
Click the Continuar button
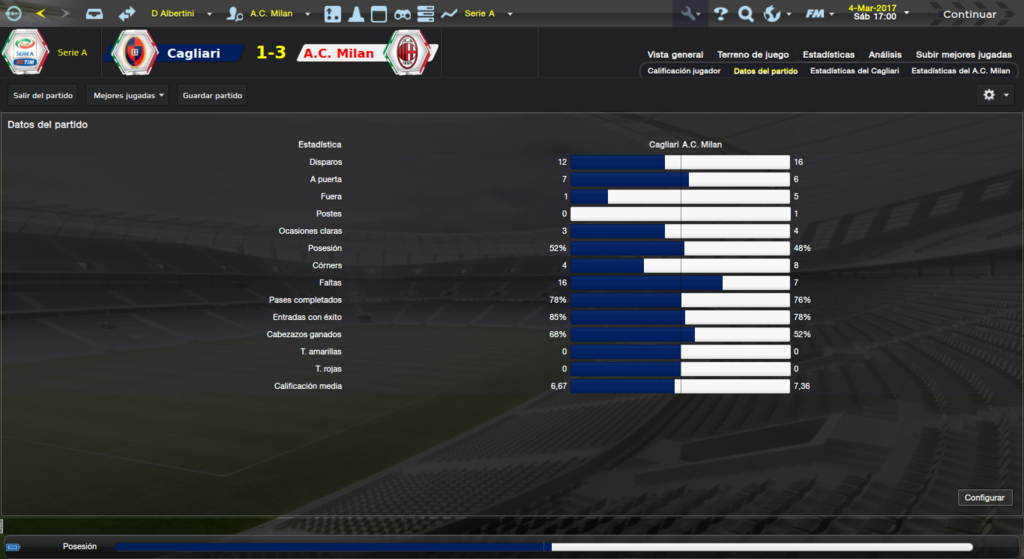[x=968, y=14]
